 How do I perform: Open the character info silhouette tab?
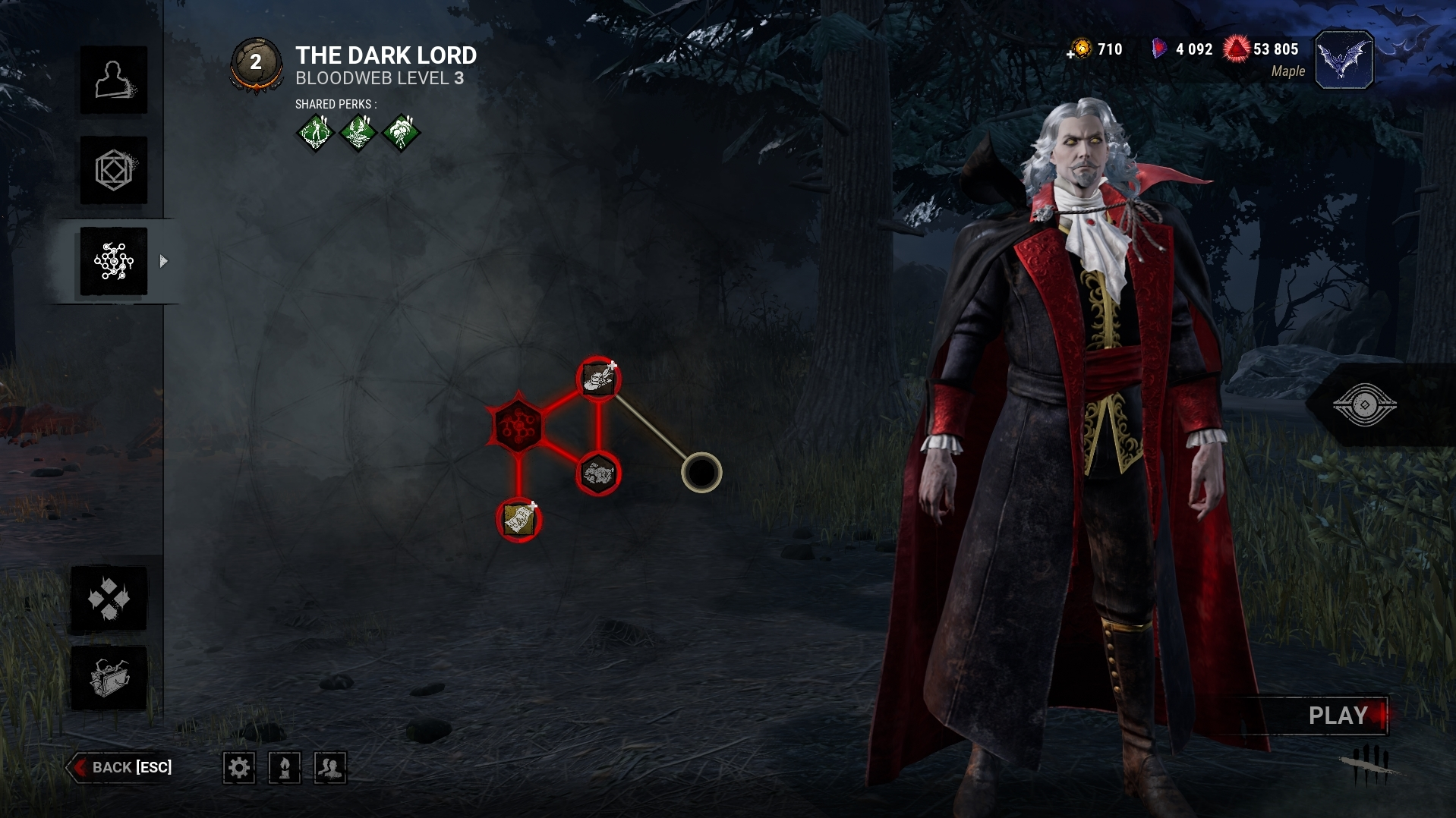coord(114,80)
